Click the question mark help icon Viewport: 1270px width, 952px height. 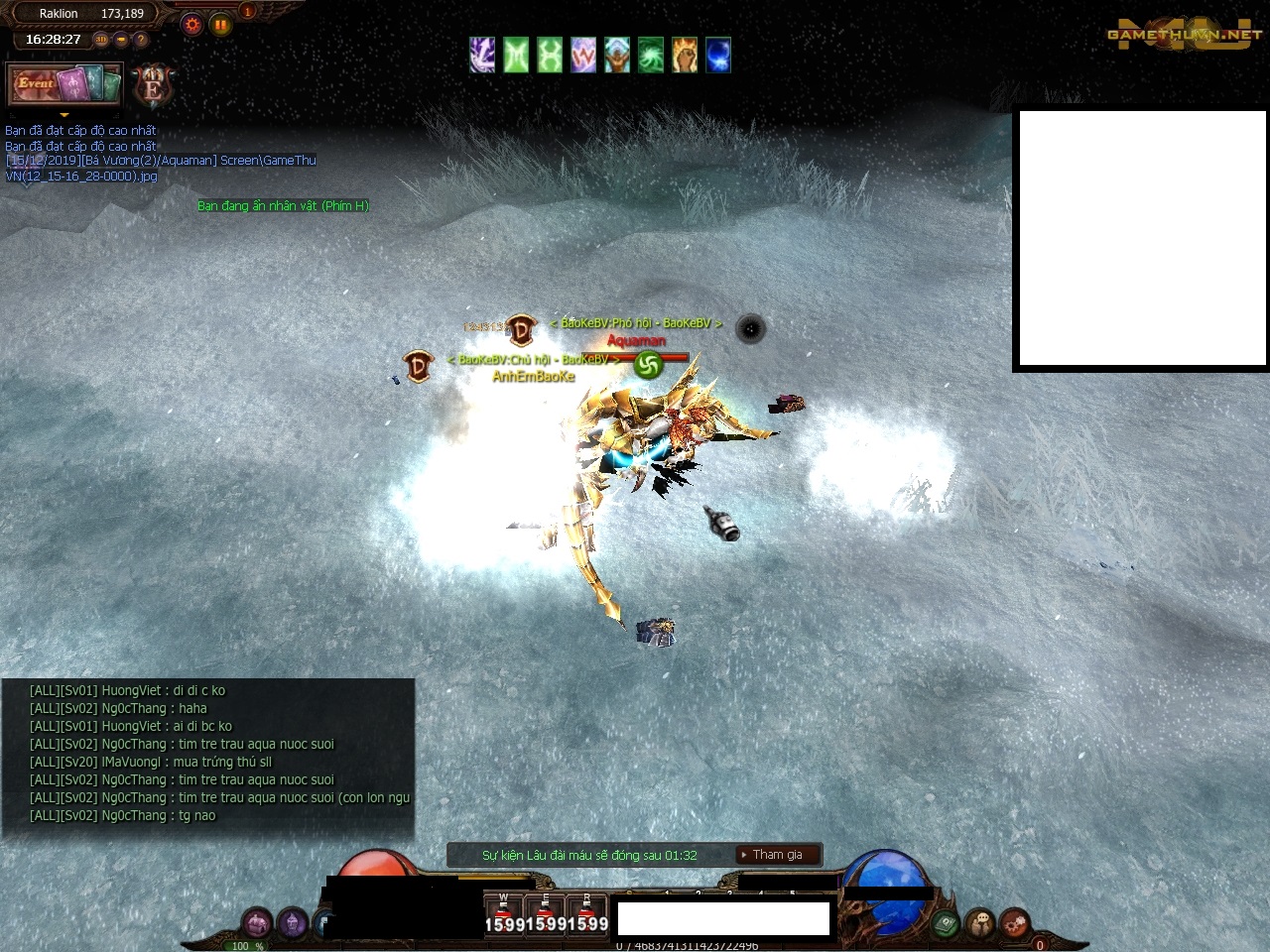point(140,40)
